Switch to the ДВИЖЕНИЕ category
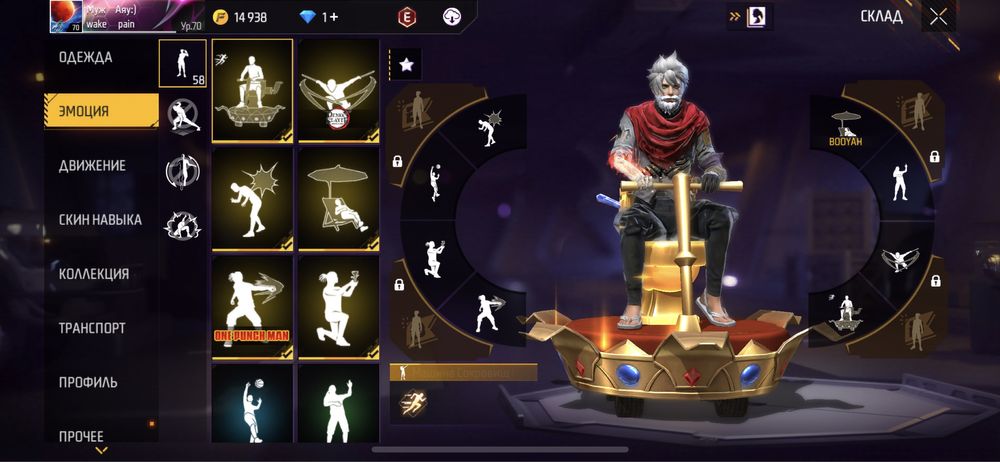 click(92, 165)
